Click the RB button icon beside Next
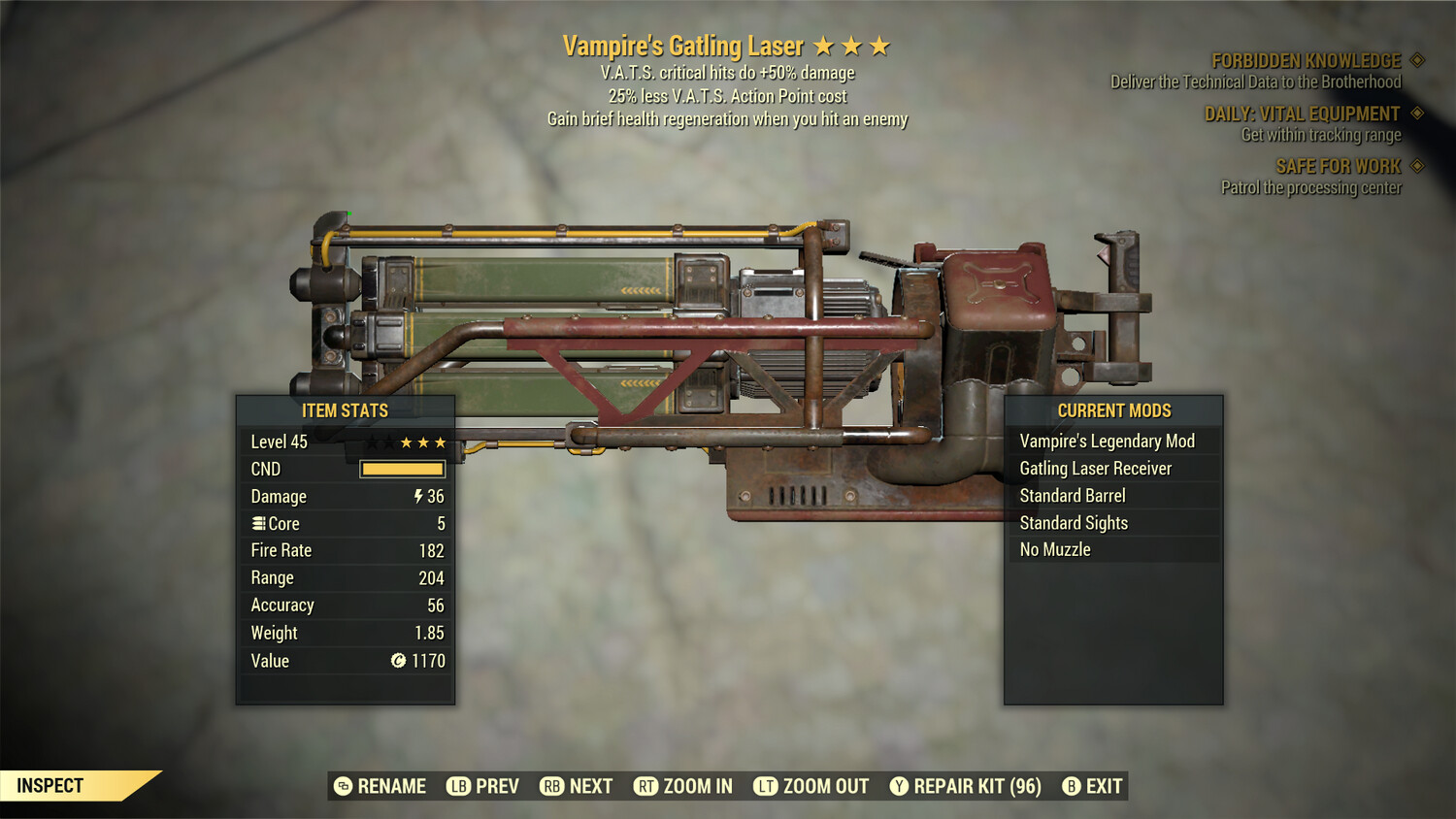Image resolution: width=1456 pixels, height=819 pixels. (x=553, y=786)
